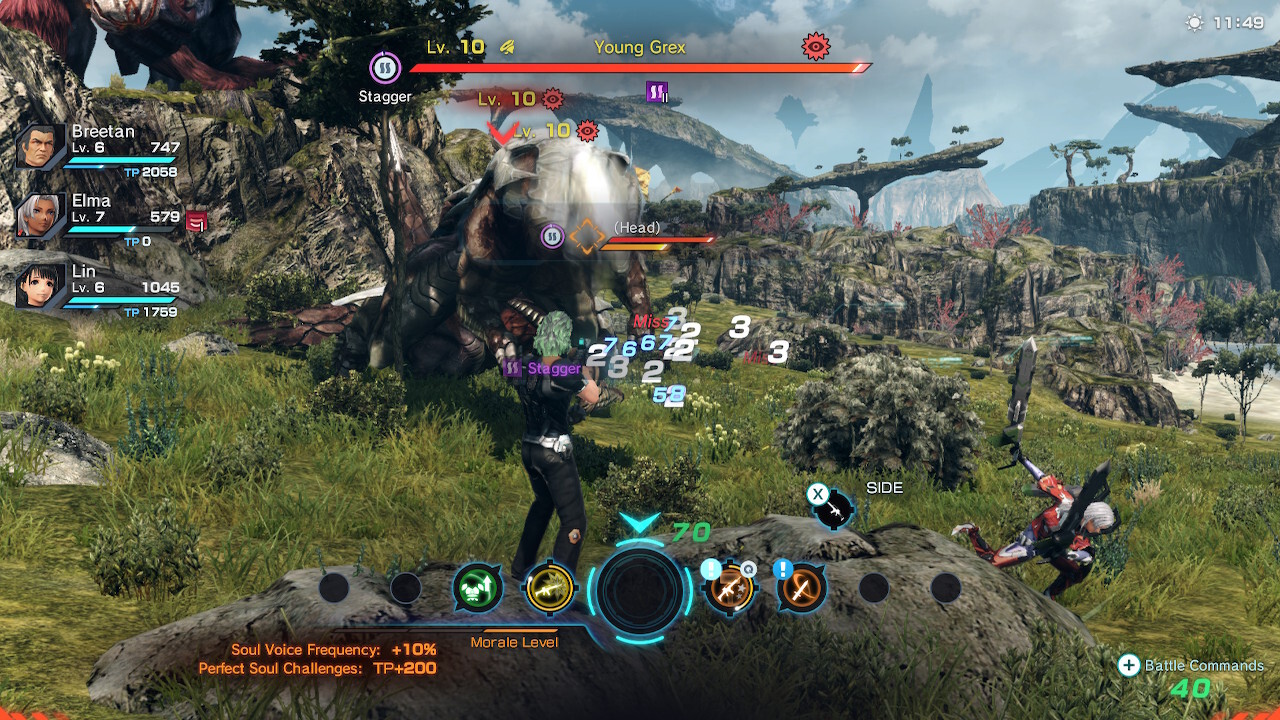Image resolution: width=1280 pixels, height=720 pixels.
Task: Select Breetan's party portrait
Action: coord(41,148)
